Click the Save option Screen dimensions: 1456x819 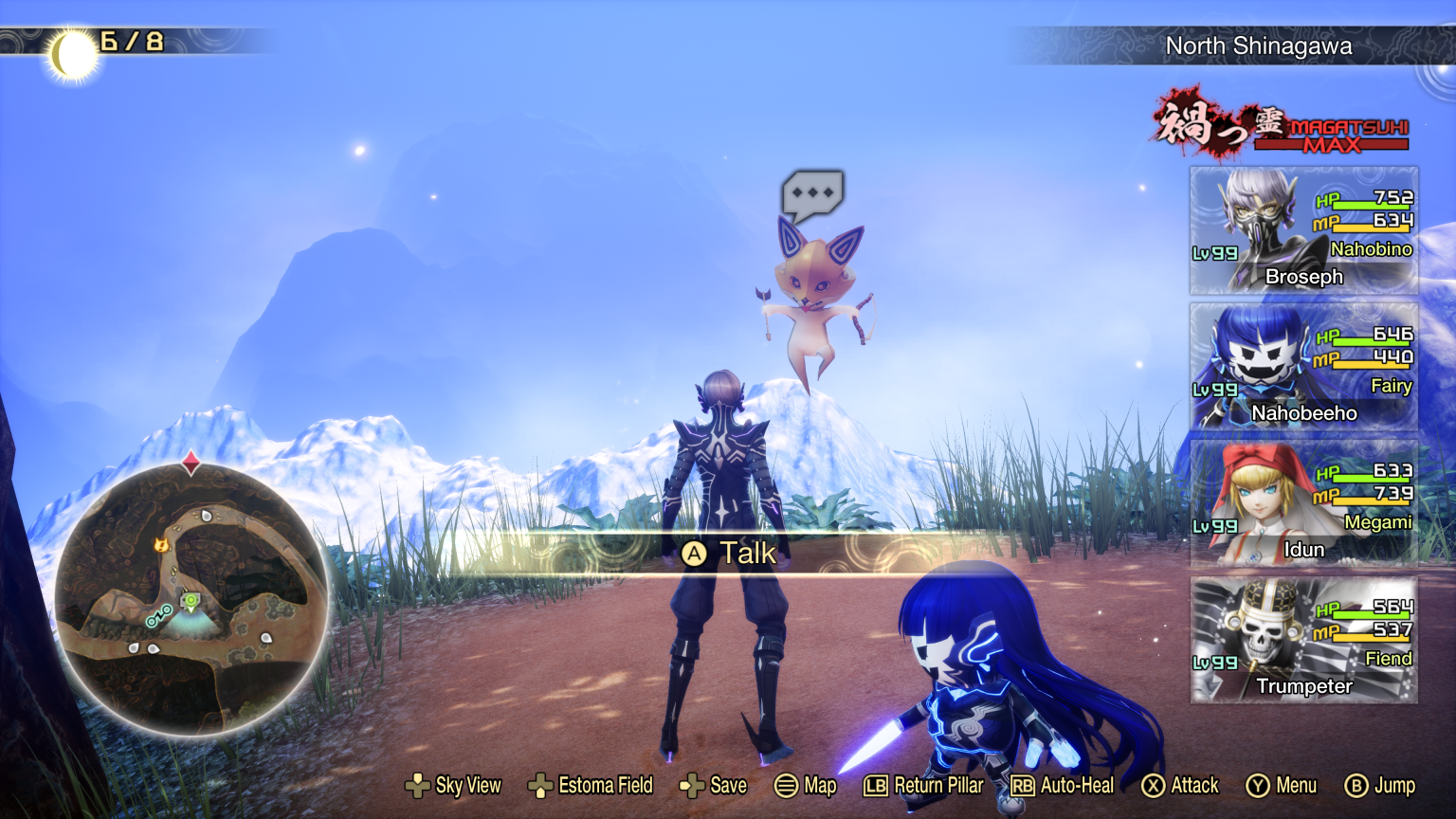point(714,786)
